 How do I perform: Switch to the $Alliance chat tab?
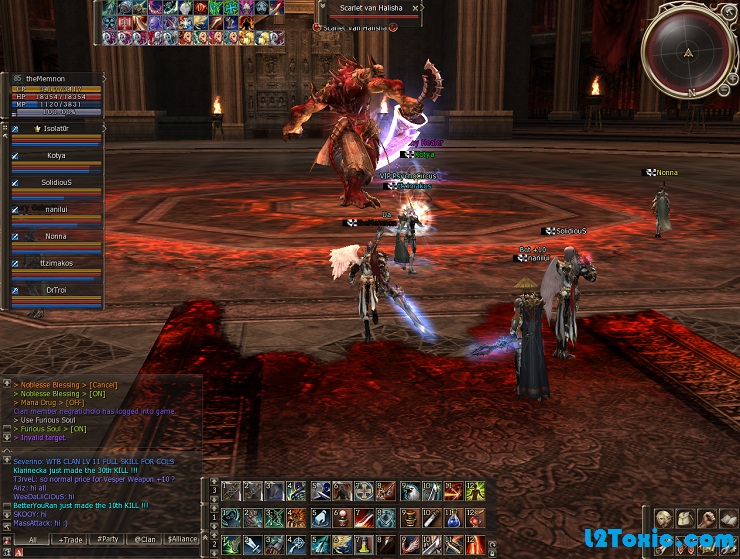[x=182, y=539]
